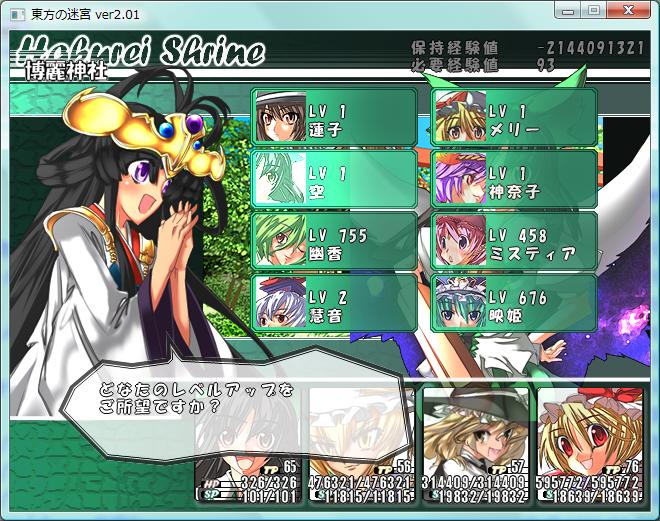
Task: Select ミスティア at LV 458
Action: 515,241
